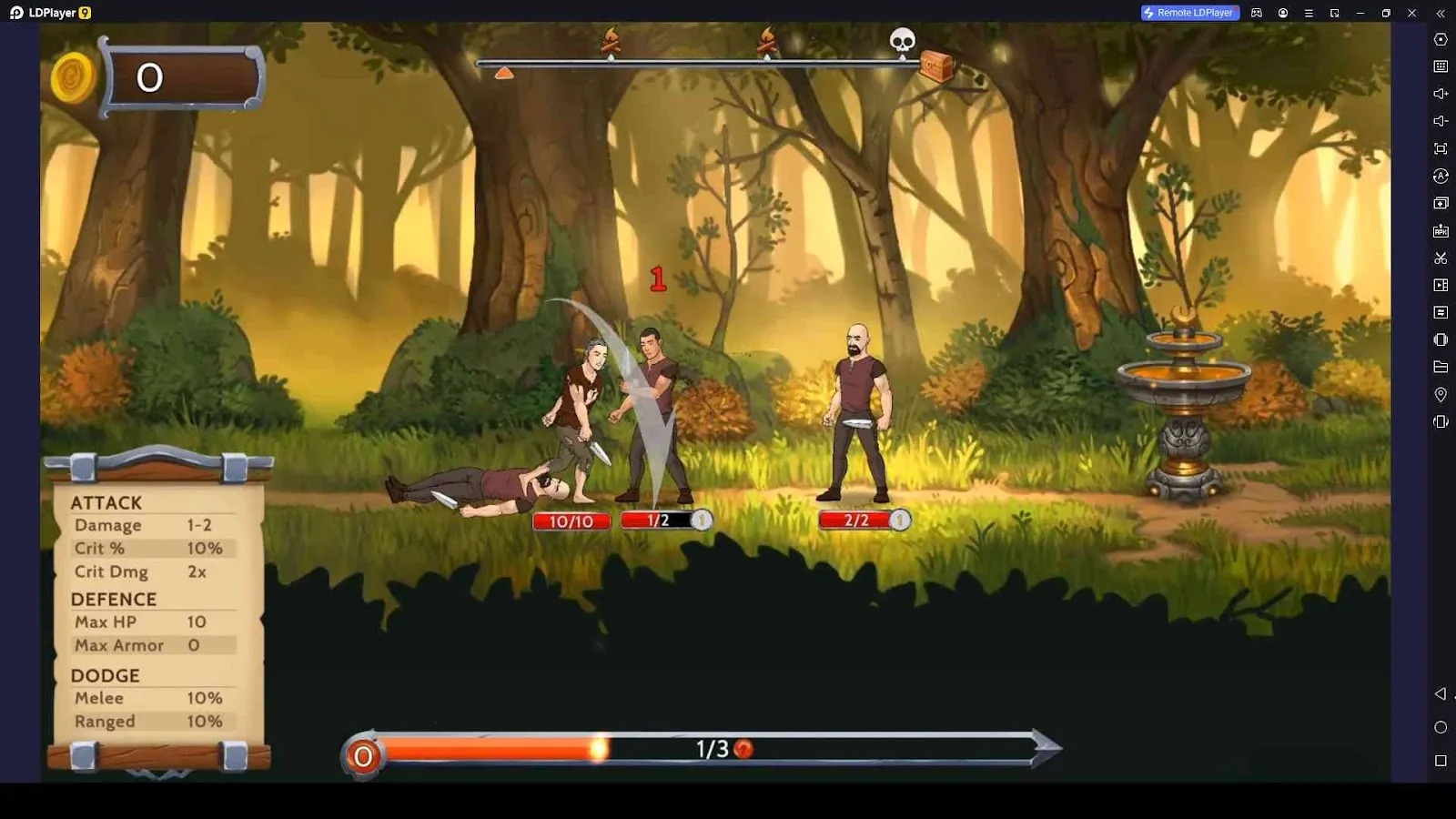Click the Remote LDPlayer button
Image resolution: width=1456 pixels, height=819 pixels.
click(x=1190, y=13)
